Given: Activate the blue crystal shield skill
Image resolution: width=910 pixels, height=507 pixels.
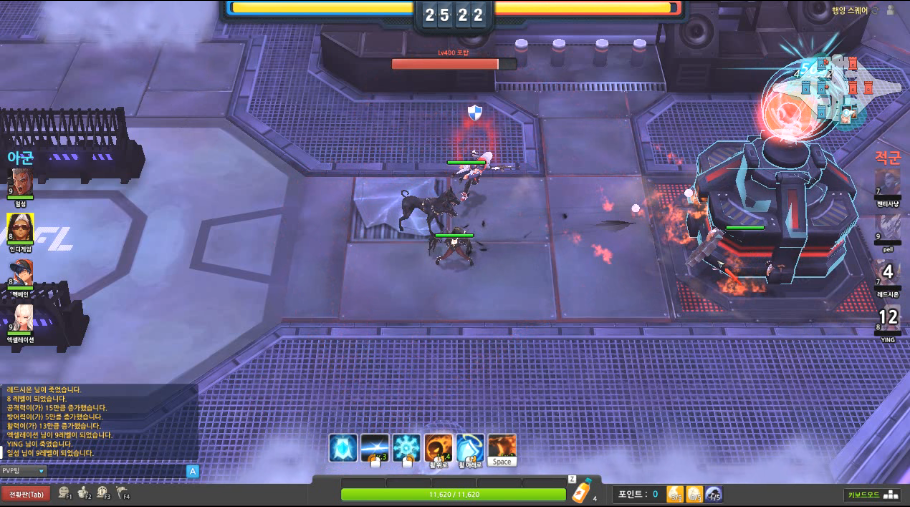Looking at the screenshot, I should tap(344, 447).
